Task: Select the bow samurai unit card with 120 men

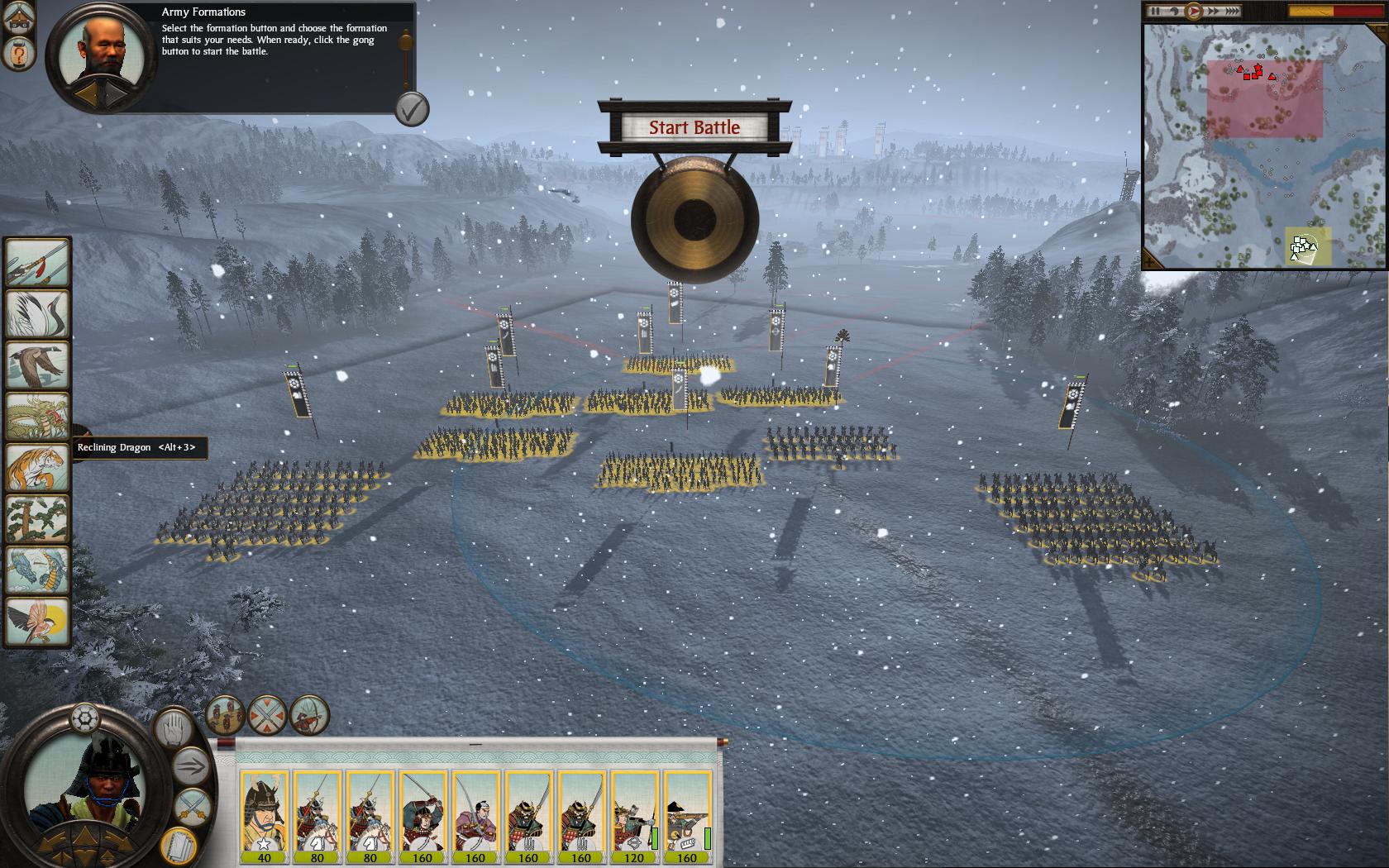Action: tap(634, 814)
